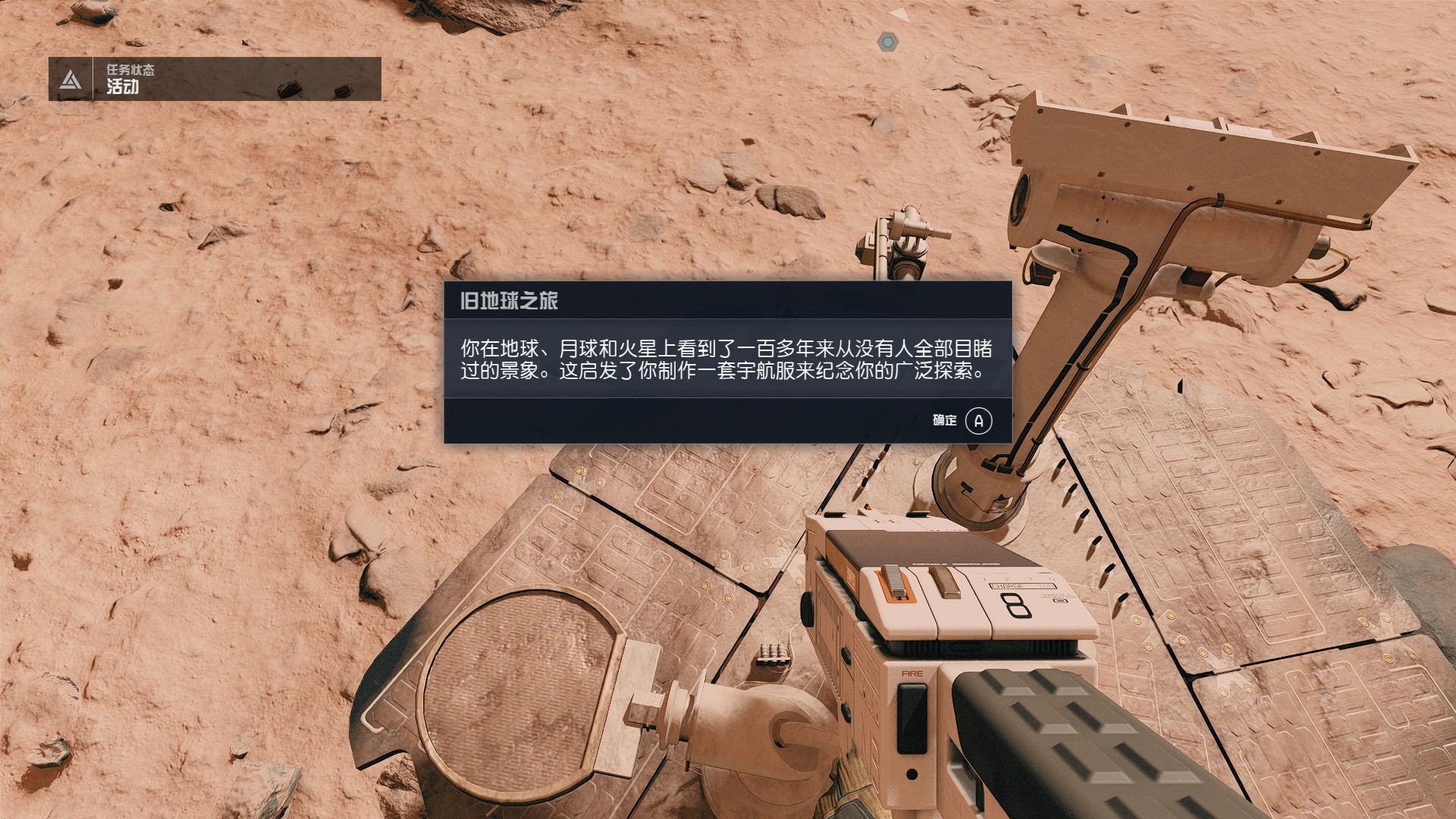Screen dimensions: 1456x819
Task: Open the 任务状态 activity notification
Action: [215, 79]
